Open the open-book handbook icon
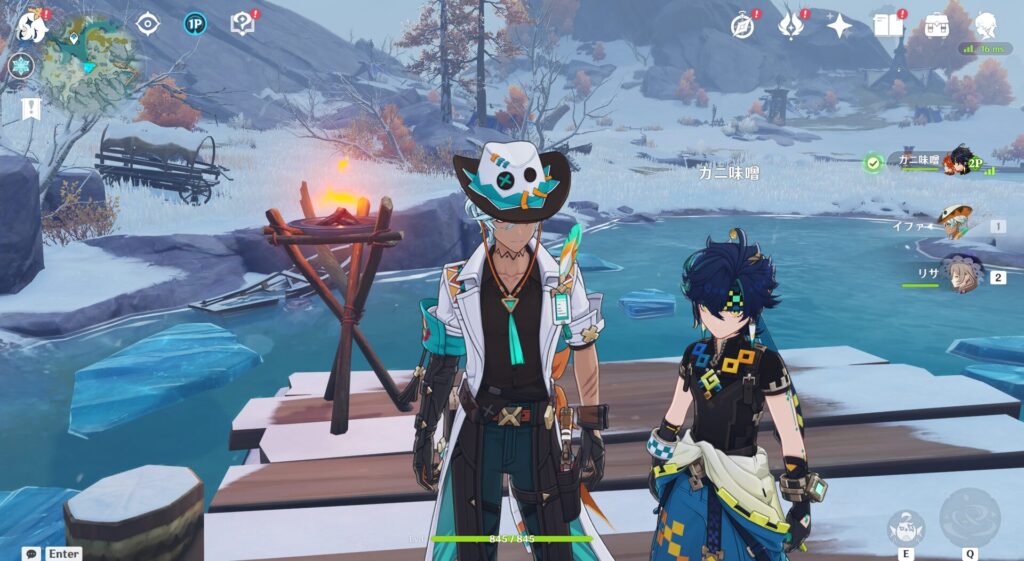This screenshot has height=561, width=1024. point(888,25)
